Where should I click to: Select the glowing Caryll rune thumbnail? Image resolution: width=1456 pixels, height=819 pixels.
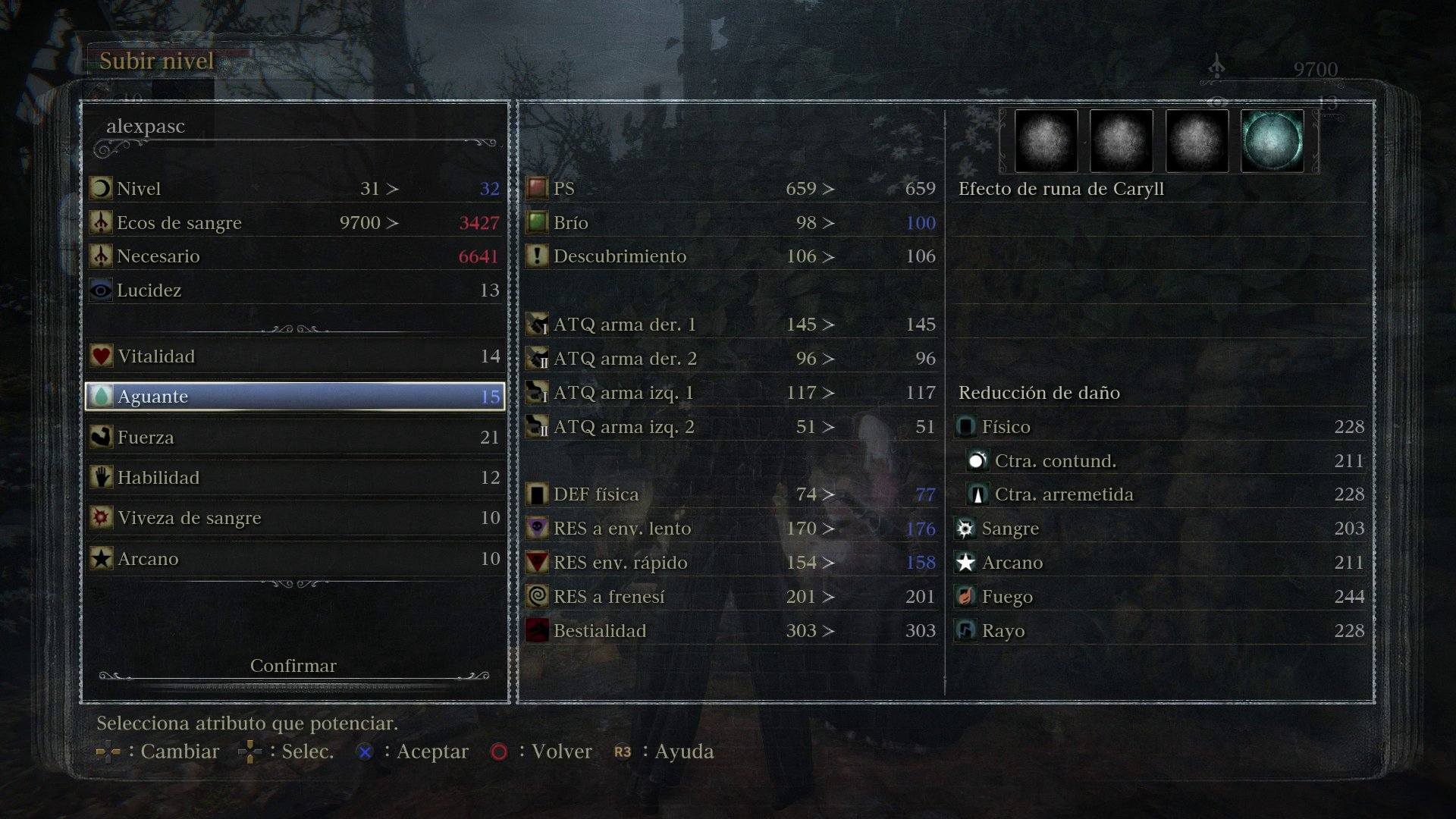pyautogui.click(x=1272, y=140)
